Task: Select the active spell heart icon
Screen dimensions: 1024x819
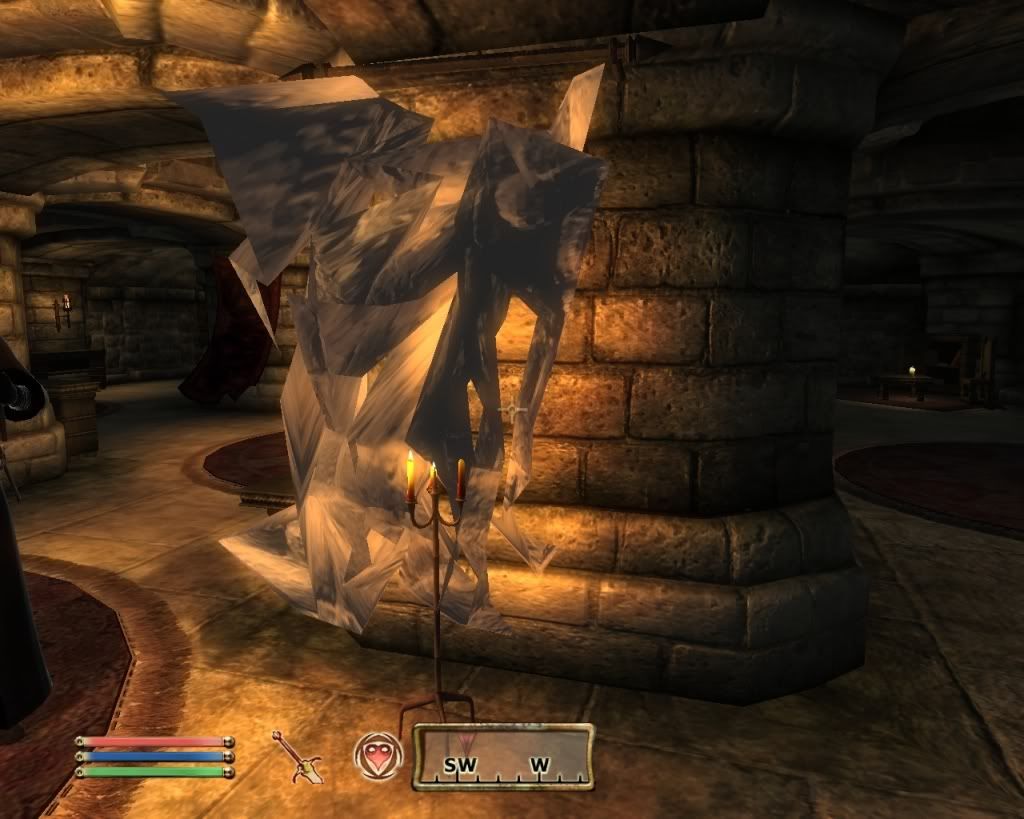Action: click(377, 756)
